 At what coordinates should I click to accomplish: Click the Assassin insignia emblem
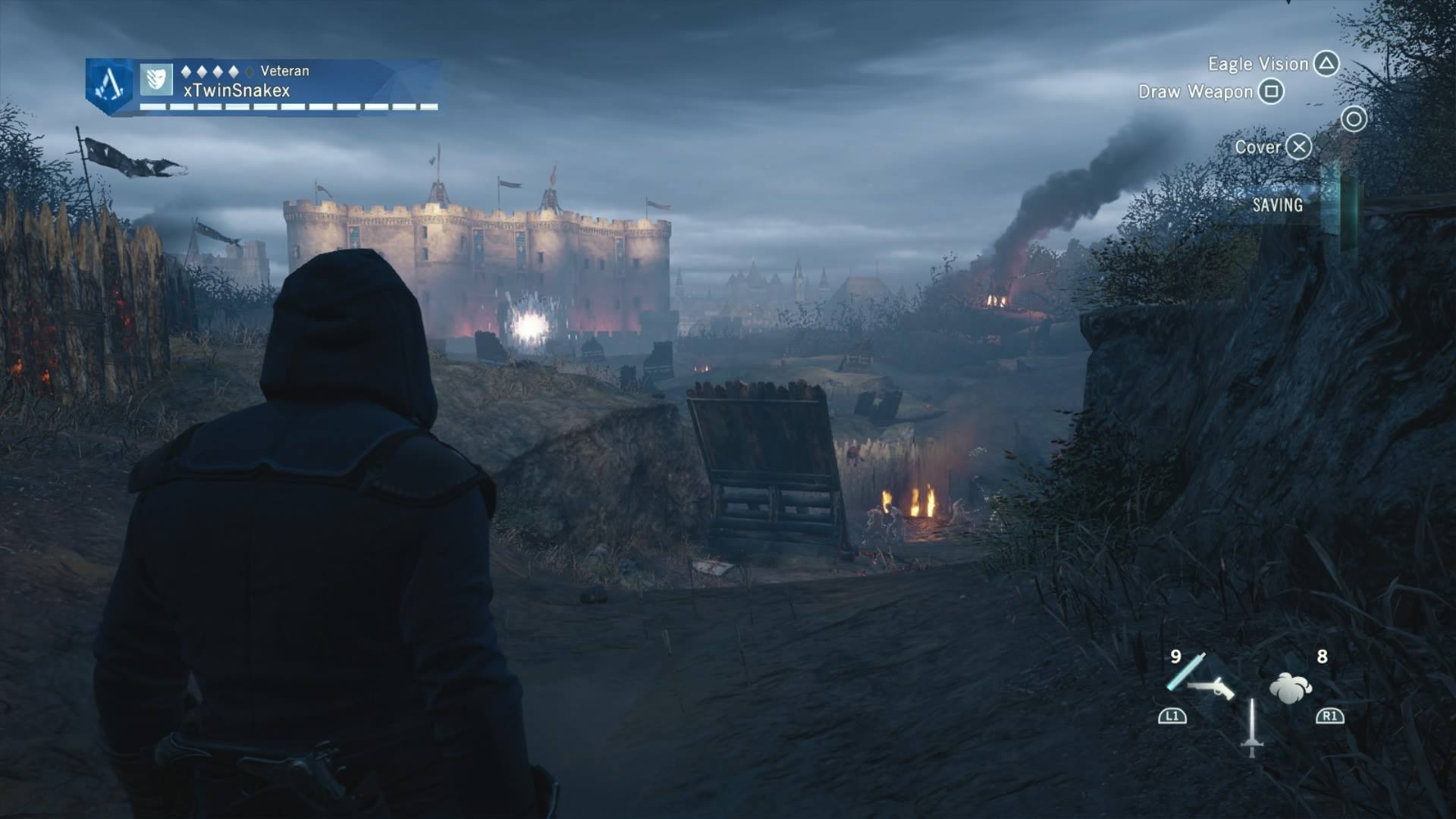[109, 84]
